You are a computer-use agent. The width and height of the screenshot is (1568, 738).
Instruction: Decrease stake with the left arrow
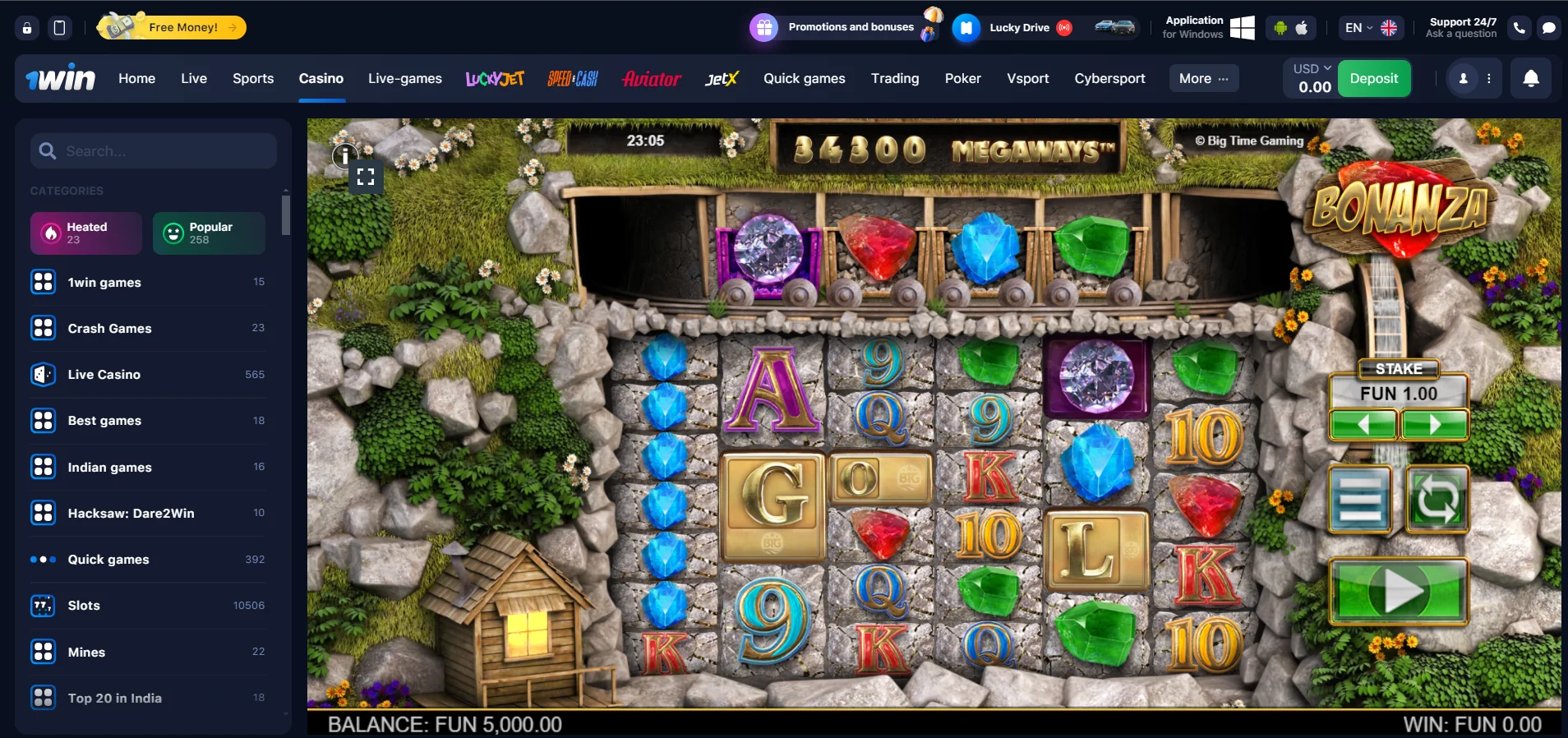(x=1363, y=424)
